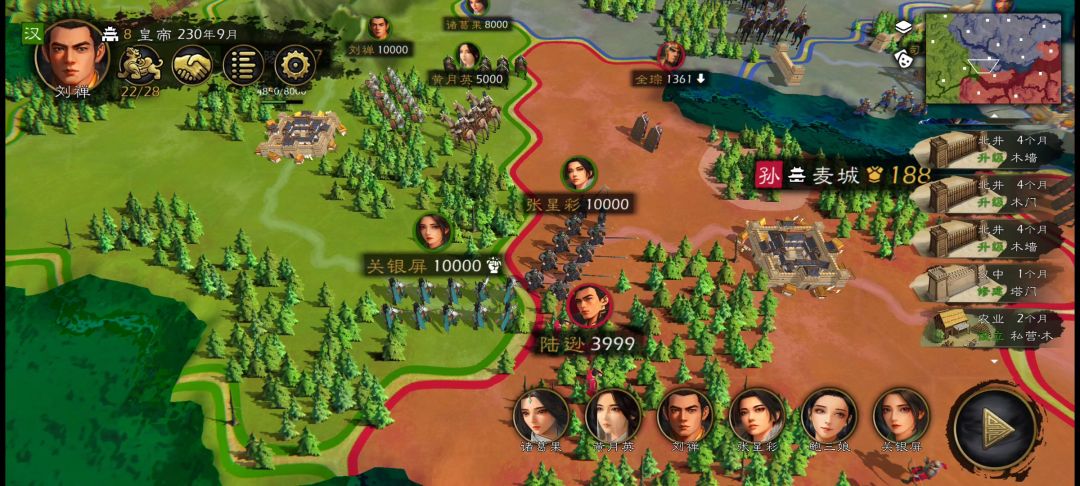The width and height of the screenshot is (1080, 486).
Task: Select 张星彩 in the bottom portrait row
Action: point(757,416)
